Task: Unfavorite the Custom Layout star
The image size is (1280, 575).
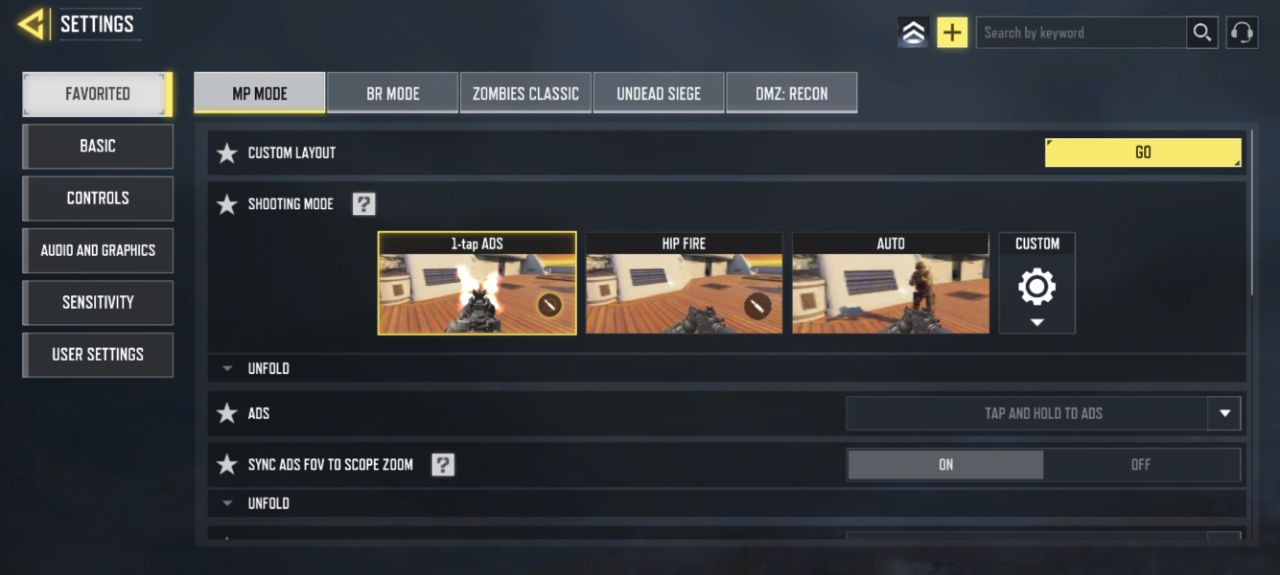Action: pos(227,153)
